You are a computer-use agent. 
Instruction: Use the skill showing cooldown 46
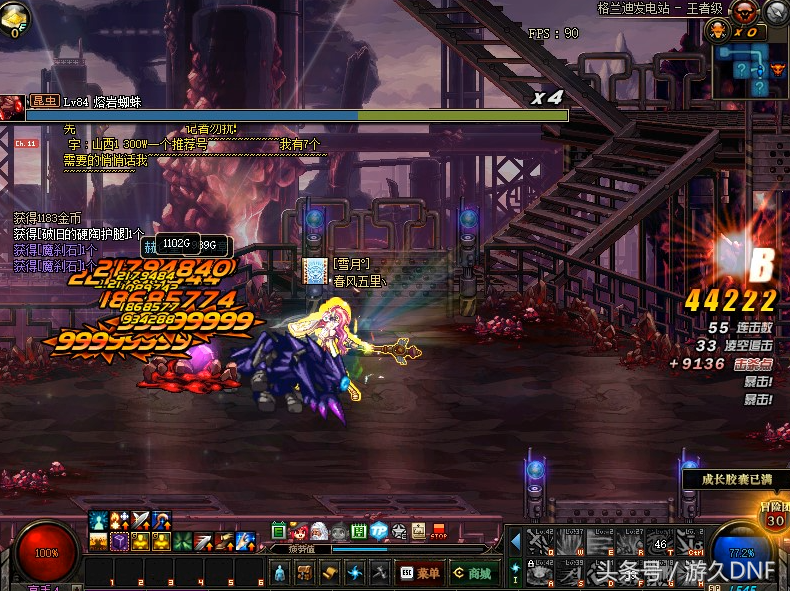(x=661, y=543)
